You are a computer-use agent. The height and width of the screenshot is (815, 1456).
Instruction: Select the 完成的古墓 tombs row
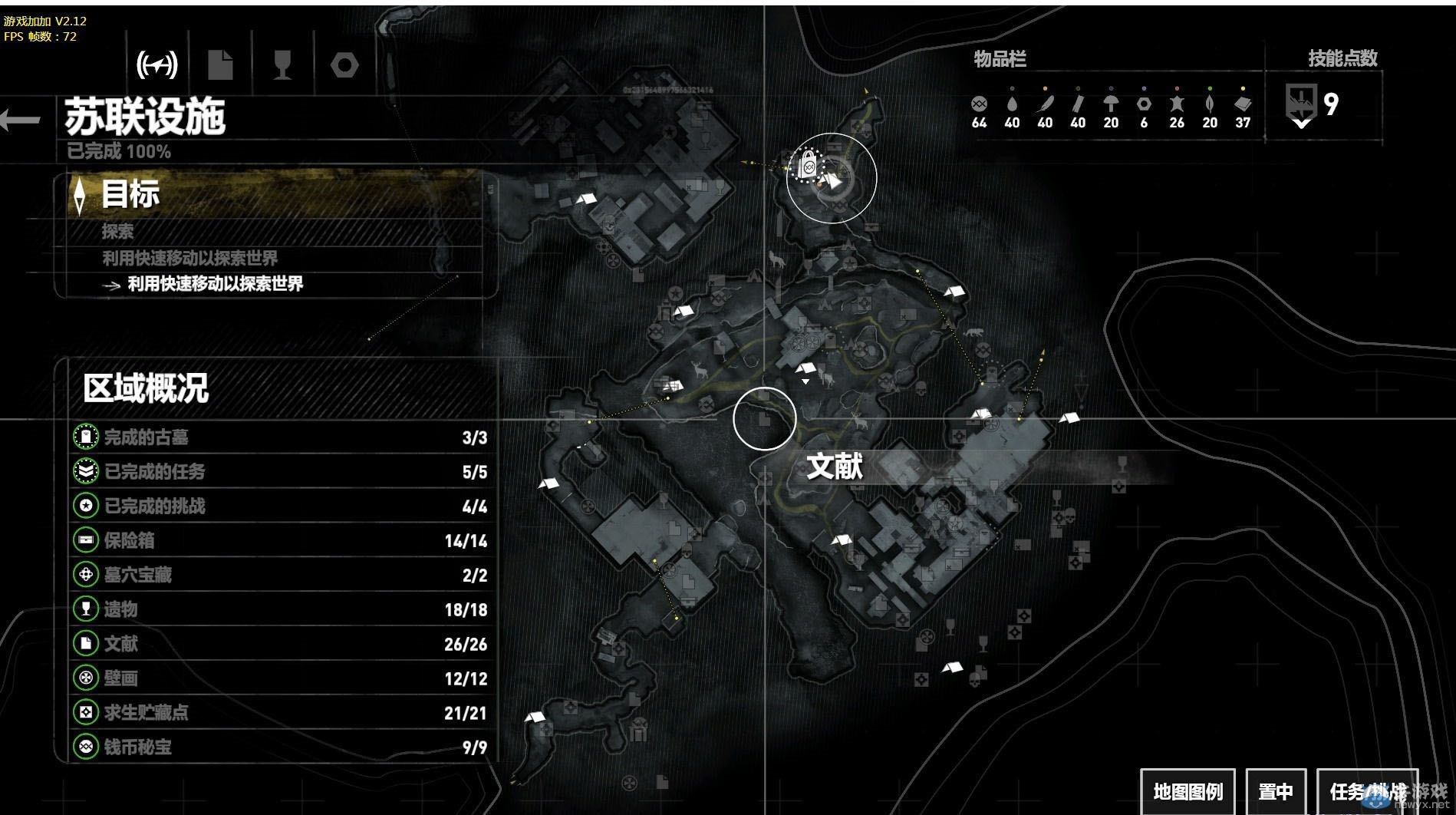pos(280,437)
